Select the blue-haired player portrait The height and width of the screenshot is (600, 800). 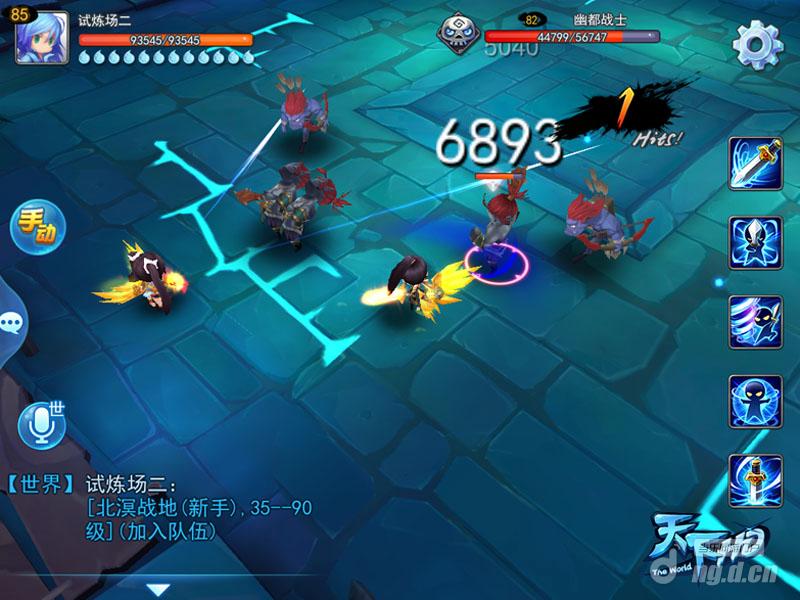[x=41, y=38]
